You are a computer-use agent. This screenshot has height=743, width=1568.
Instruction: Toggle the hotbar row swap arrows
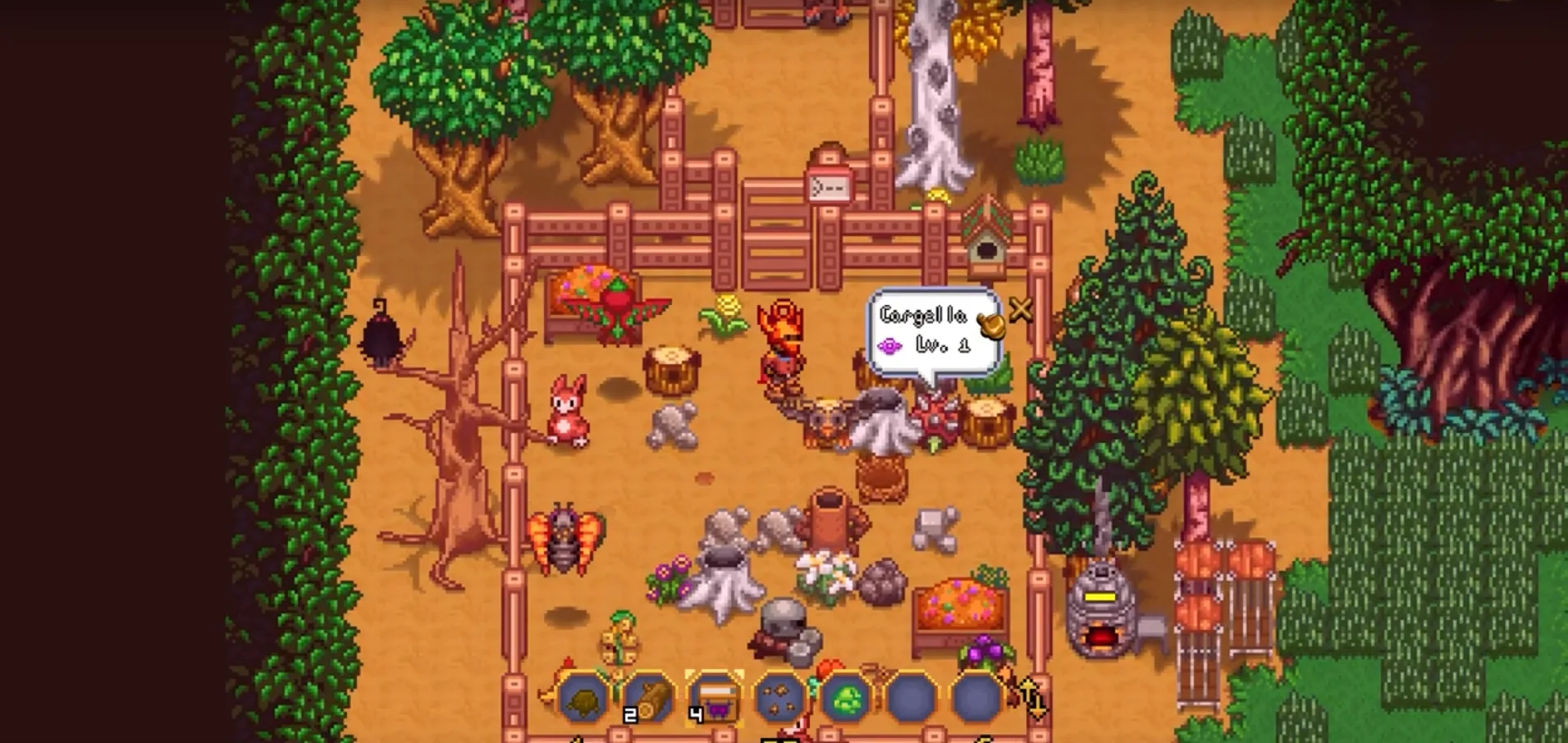[x=1031, y=699]
